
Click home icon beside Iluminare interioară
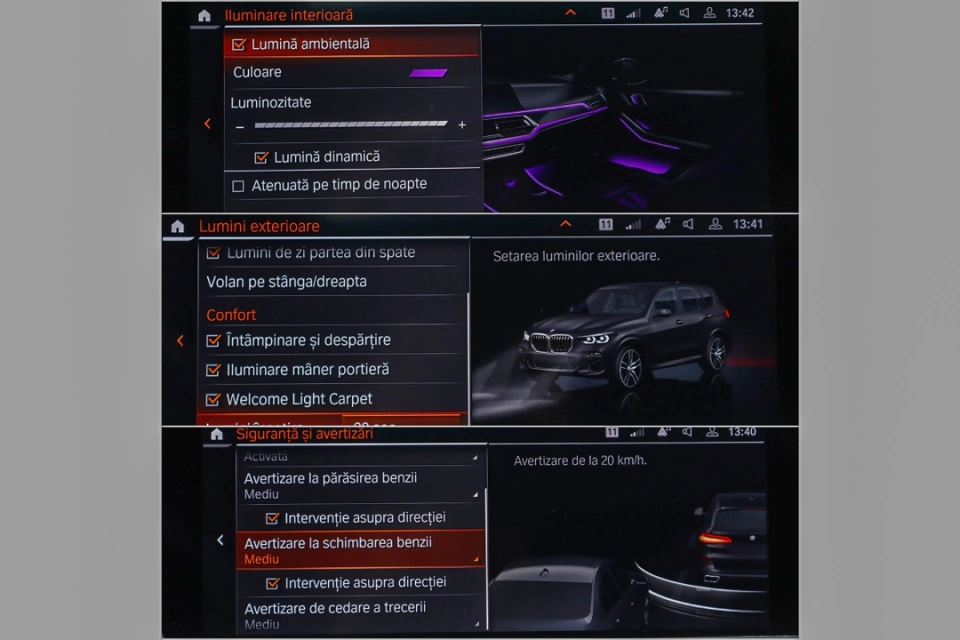pyautogui.click(x=204, y=16)
